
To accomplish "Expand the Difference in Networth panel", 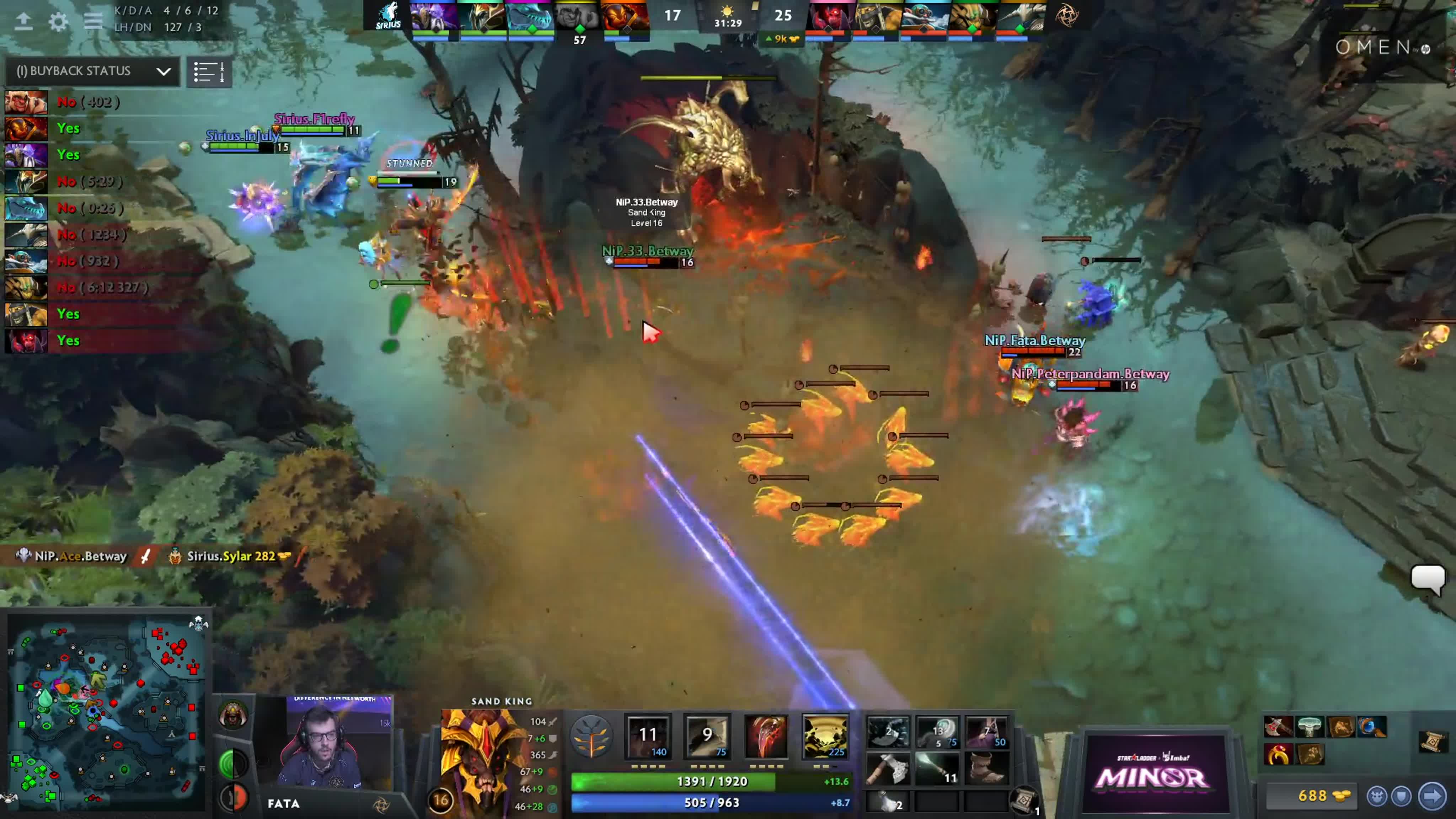I will [x=337, y=698].
